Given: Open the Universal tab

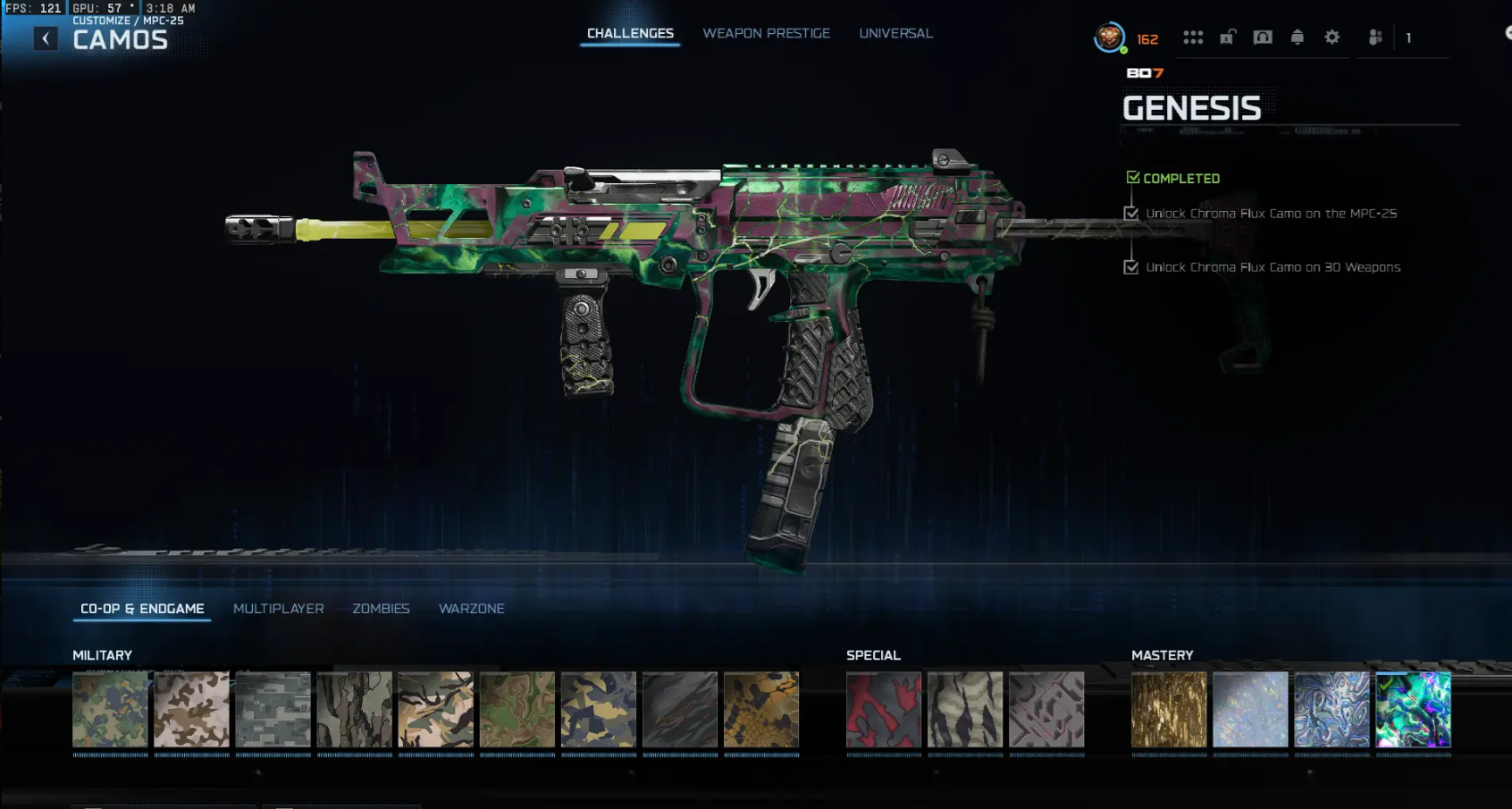Looking at the screenshot, I should pyautogui.click(x=895, y=33).
